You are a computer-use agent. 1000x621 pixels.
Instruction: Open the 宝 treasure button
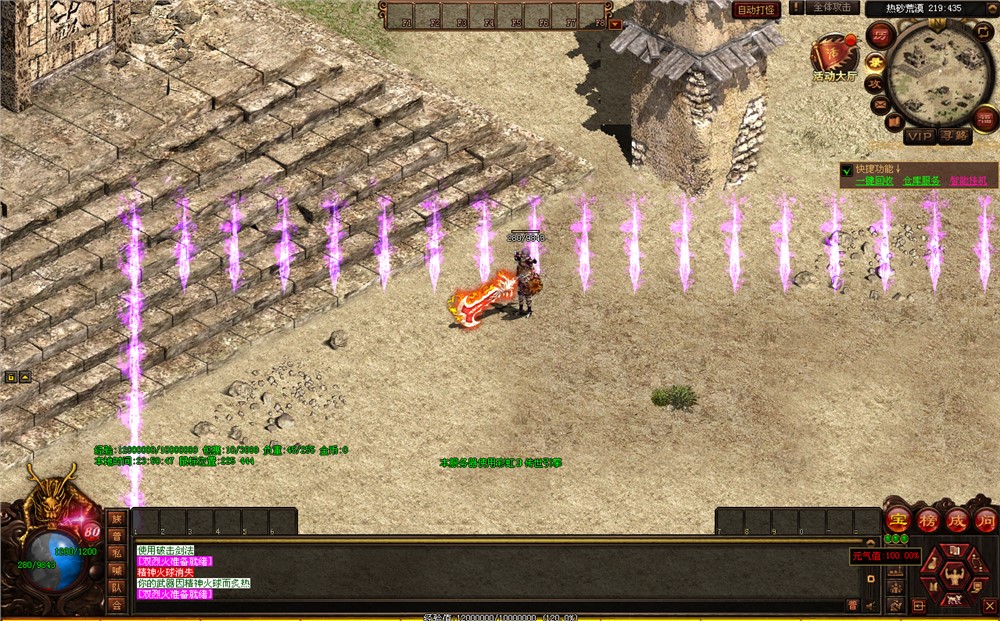tap(898, 520)
